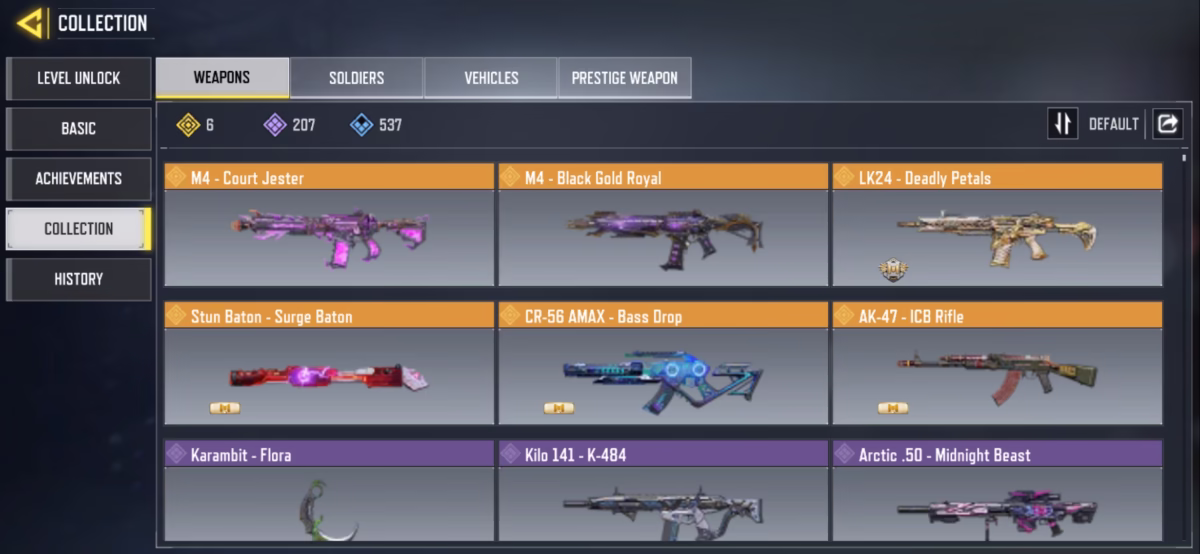The image size is (1200, 554).
Task: Switch to the Weapons tab
Action: click(222, 78)
